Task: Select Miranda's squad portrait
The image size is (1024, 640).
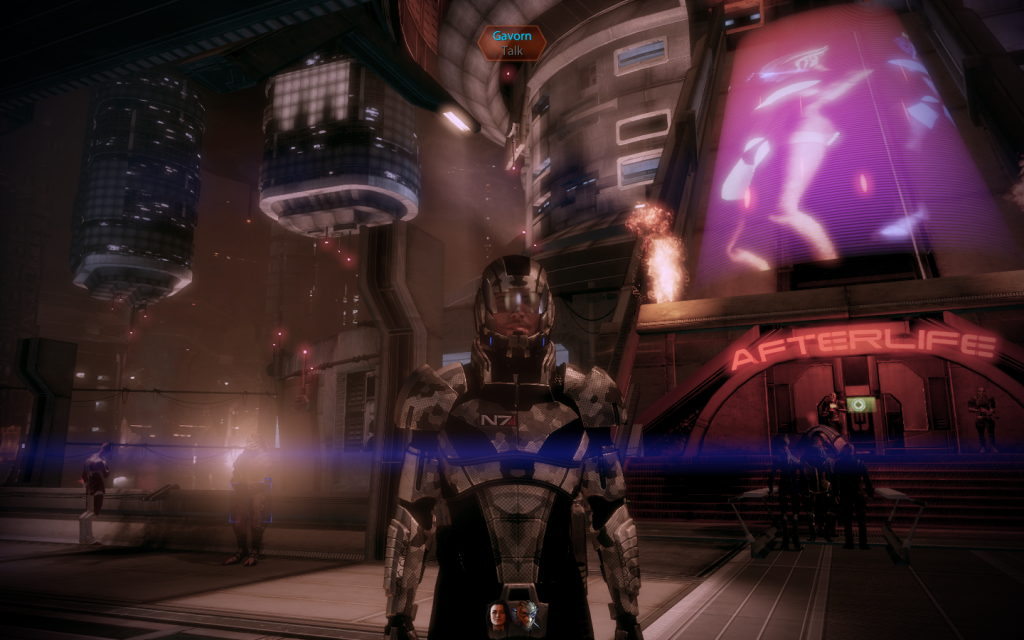Action: coord(498,614)
